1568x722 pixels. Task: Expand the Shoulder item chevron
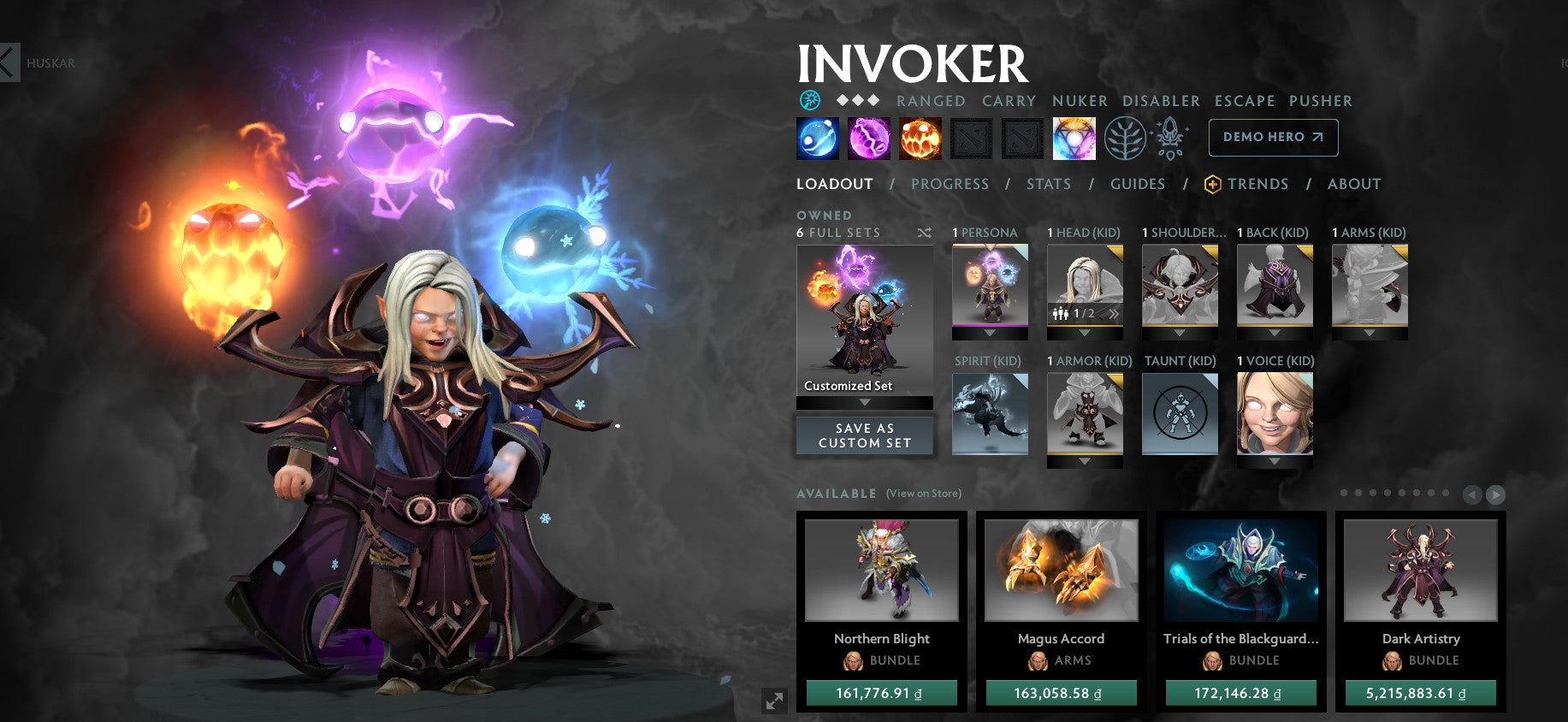coord(1180,332)
